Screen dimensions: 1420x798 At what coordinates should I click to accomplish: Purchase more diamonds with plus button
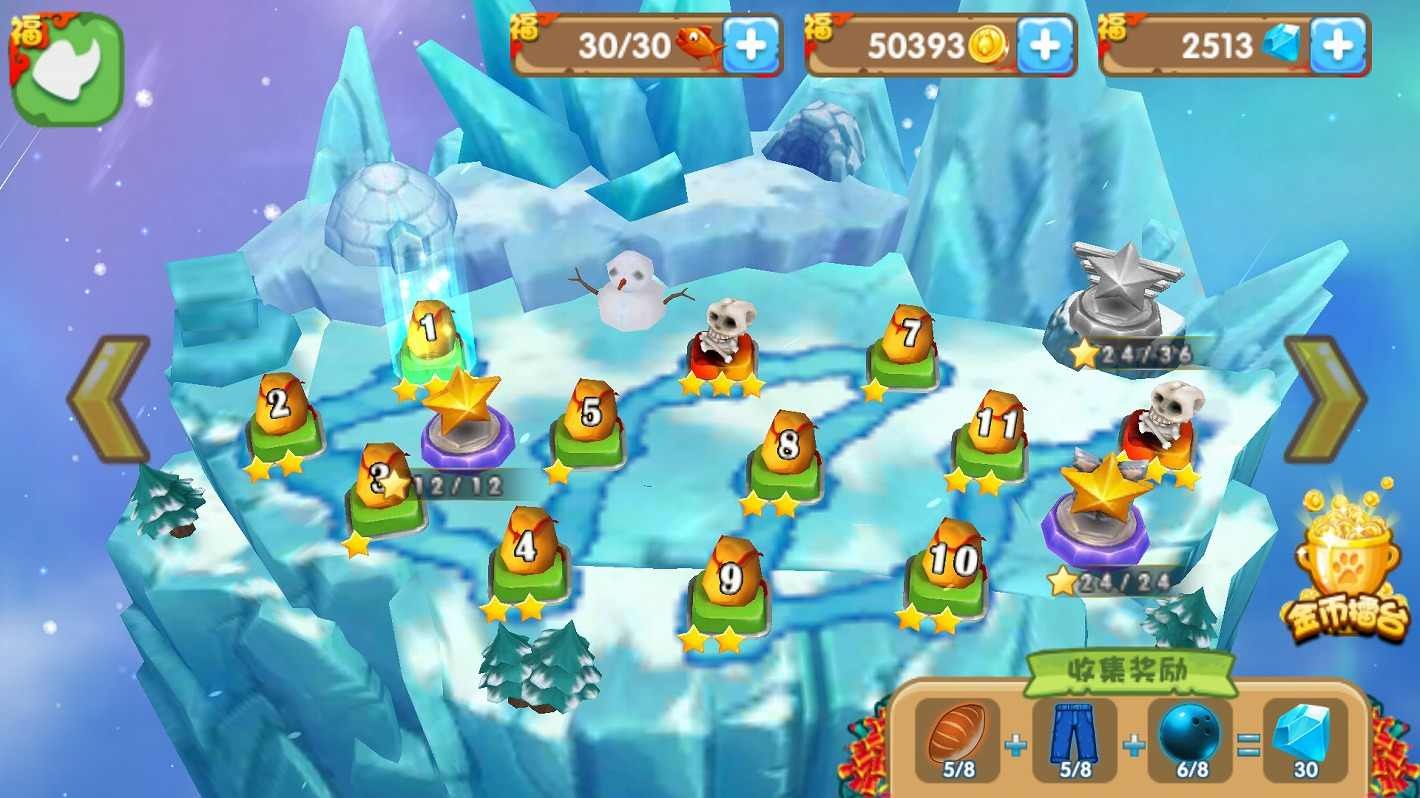click(1338, 46)
